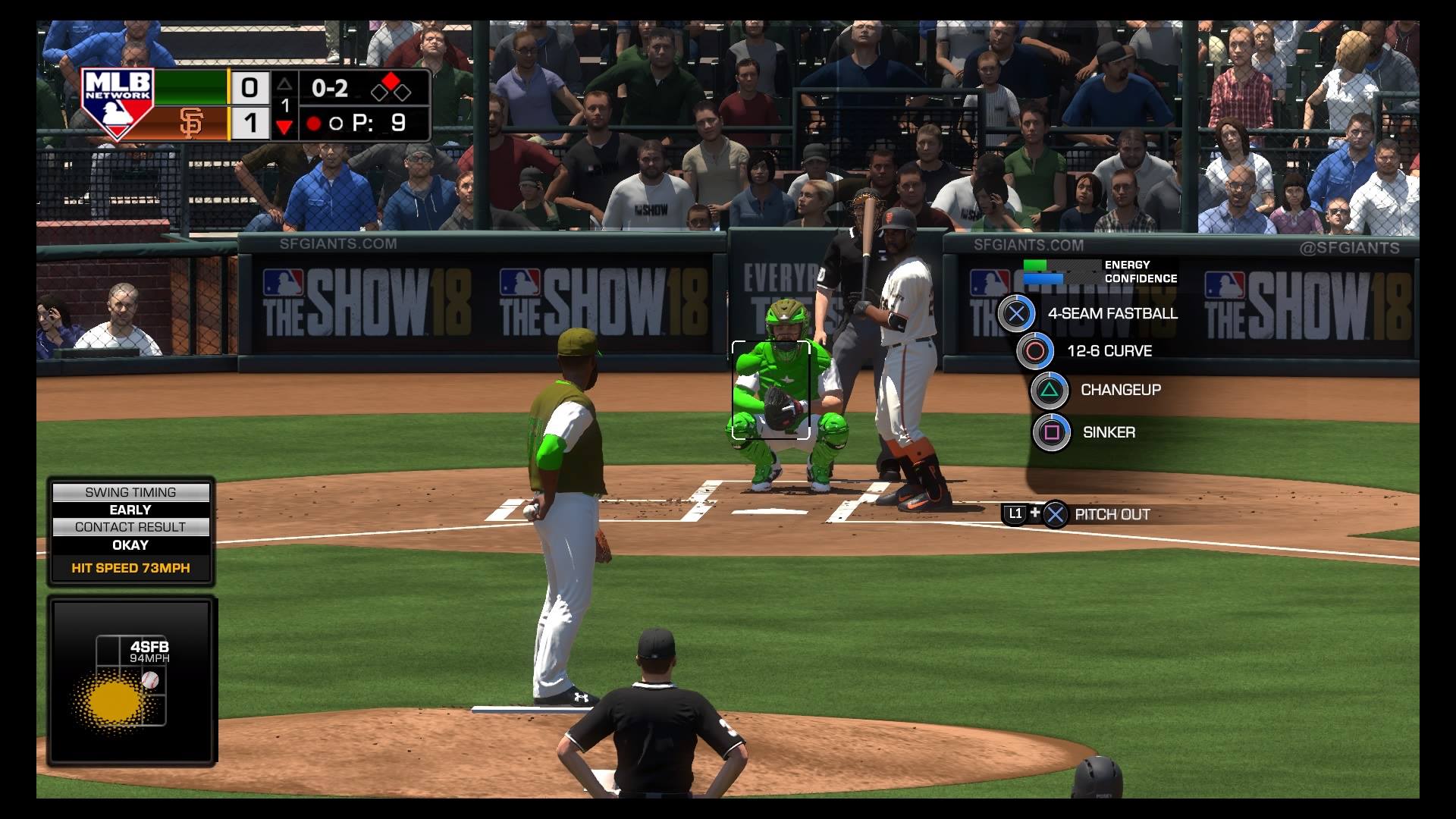Open the 4SFB pitch location panel

[131, 679]
